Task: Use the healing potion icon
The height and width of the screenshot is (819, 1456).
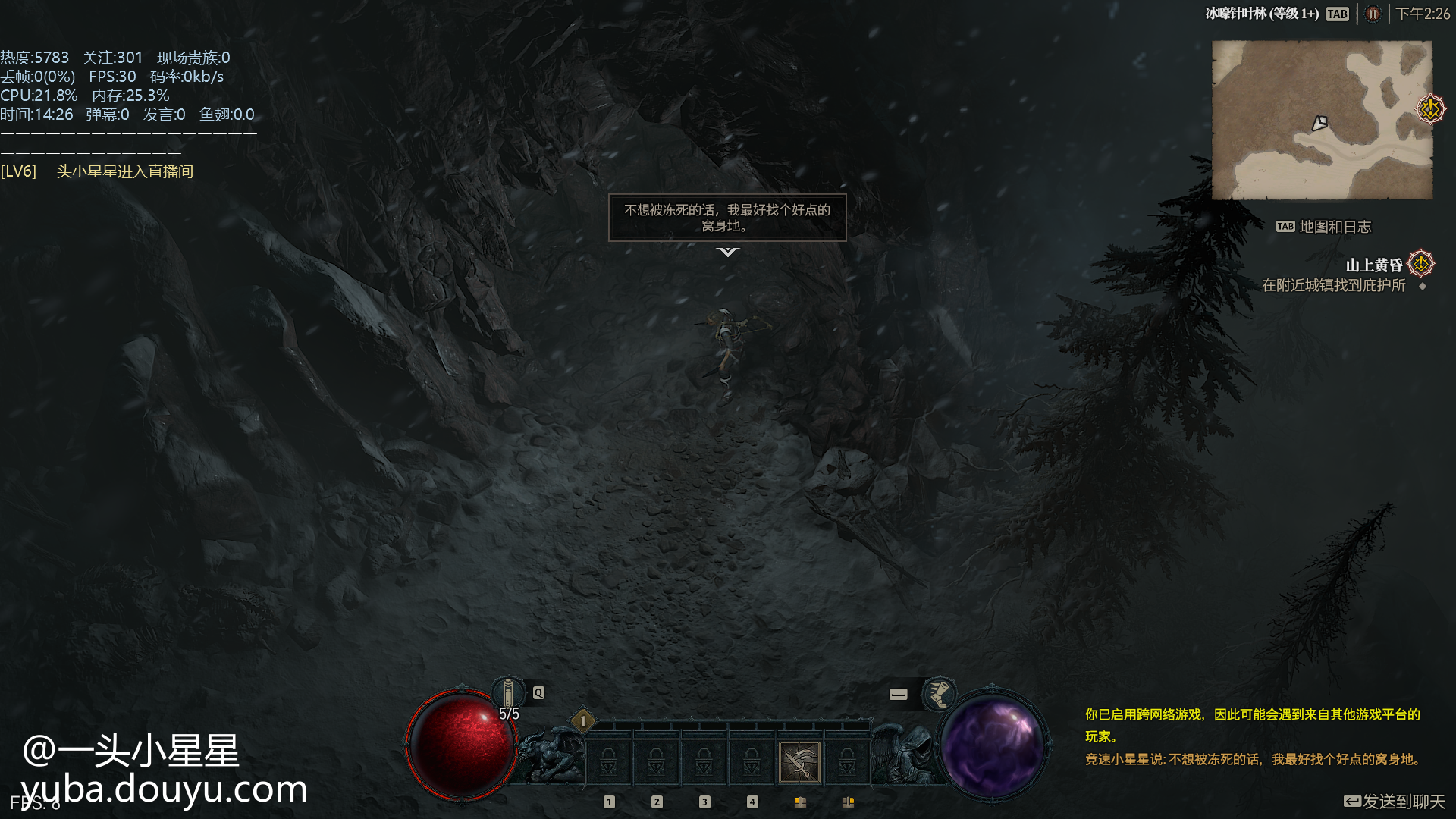Action: pos(509,693)
